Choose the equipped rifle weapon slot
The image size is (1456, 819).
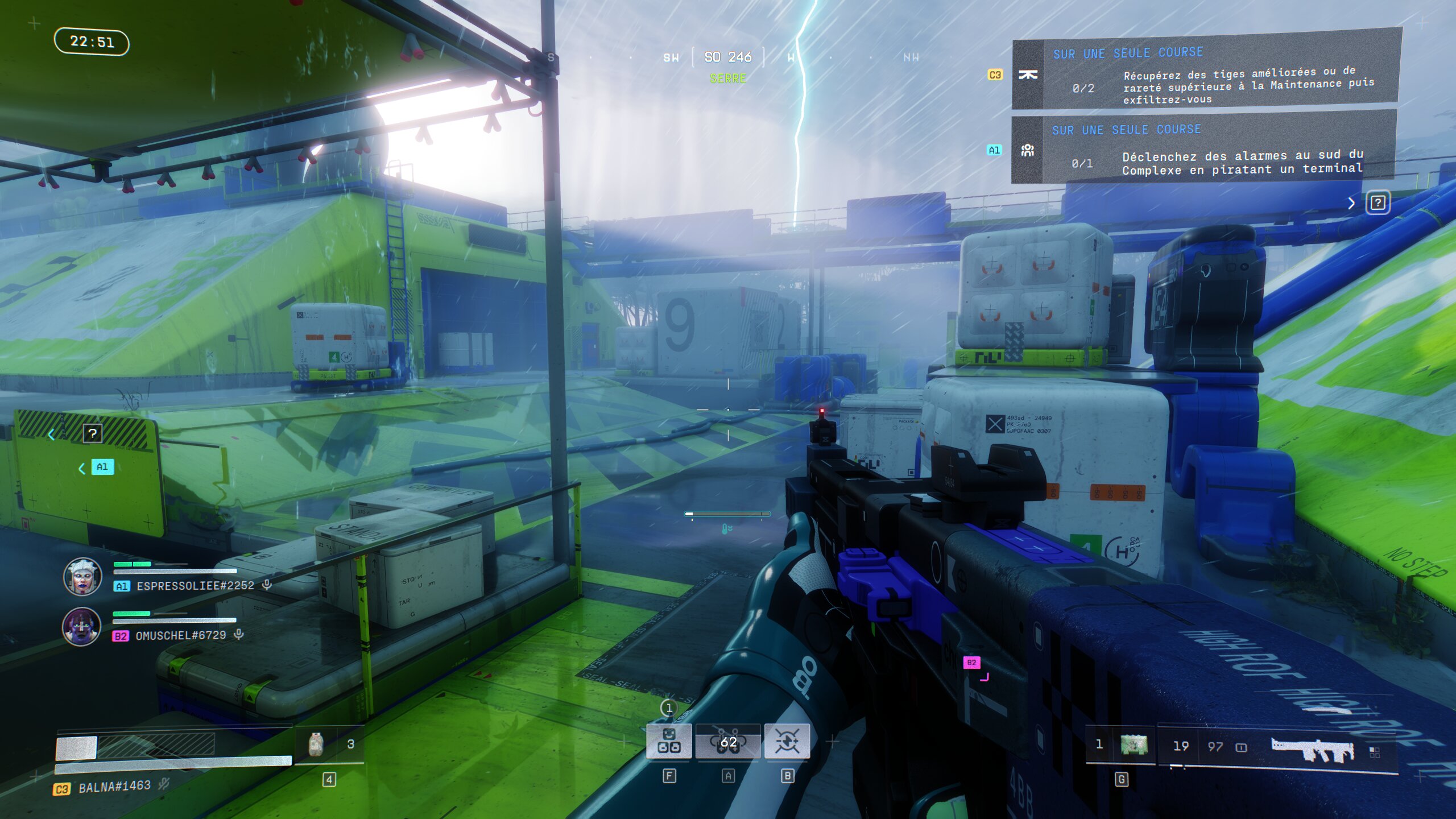pyautogui.click(x=1313, y=749)
